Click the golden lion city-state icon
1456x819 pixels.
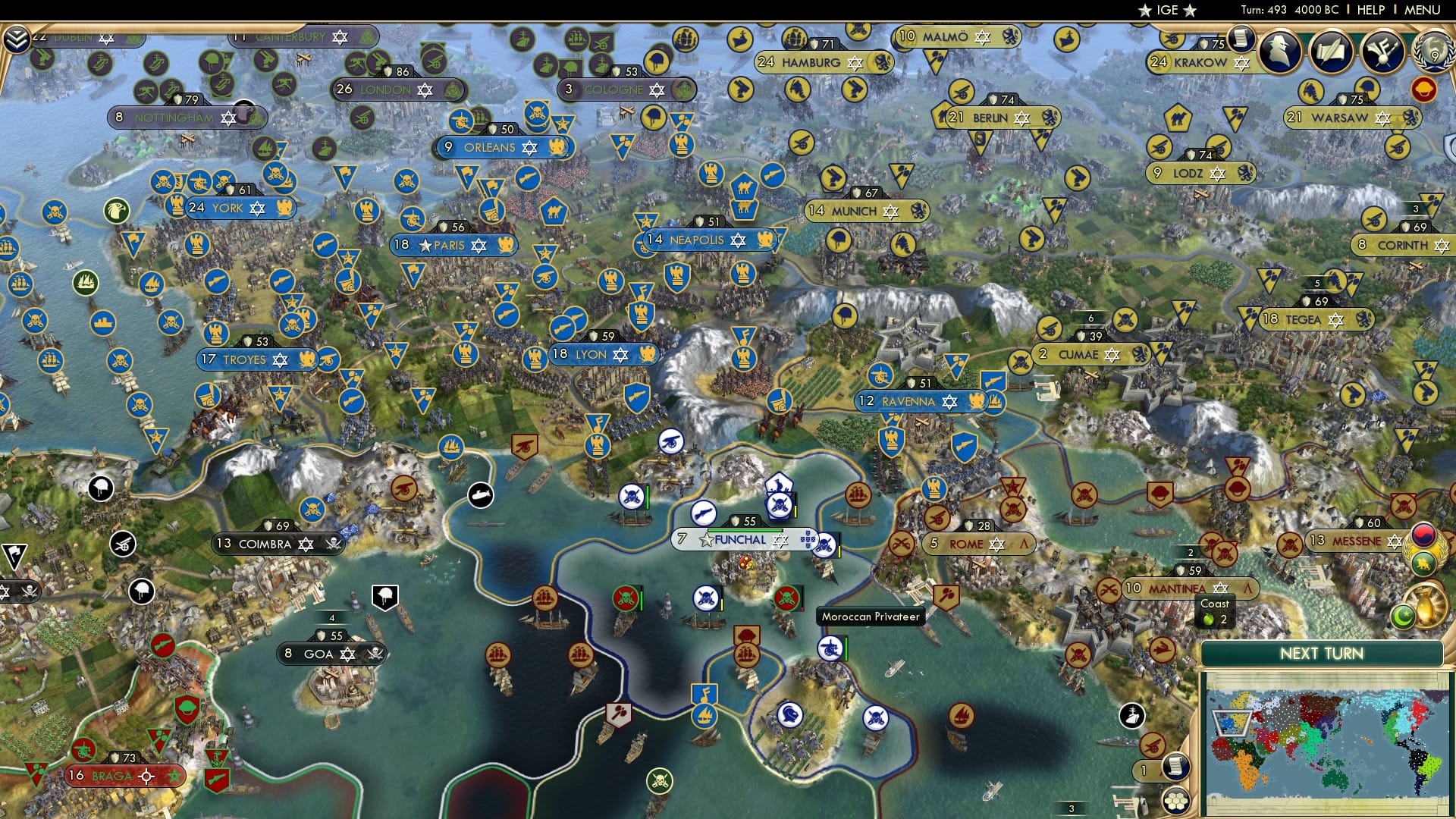pyautogui.click(x=1422, y=563)
